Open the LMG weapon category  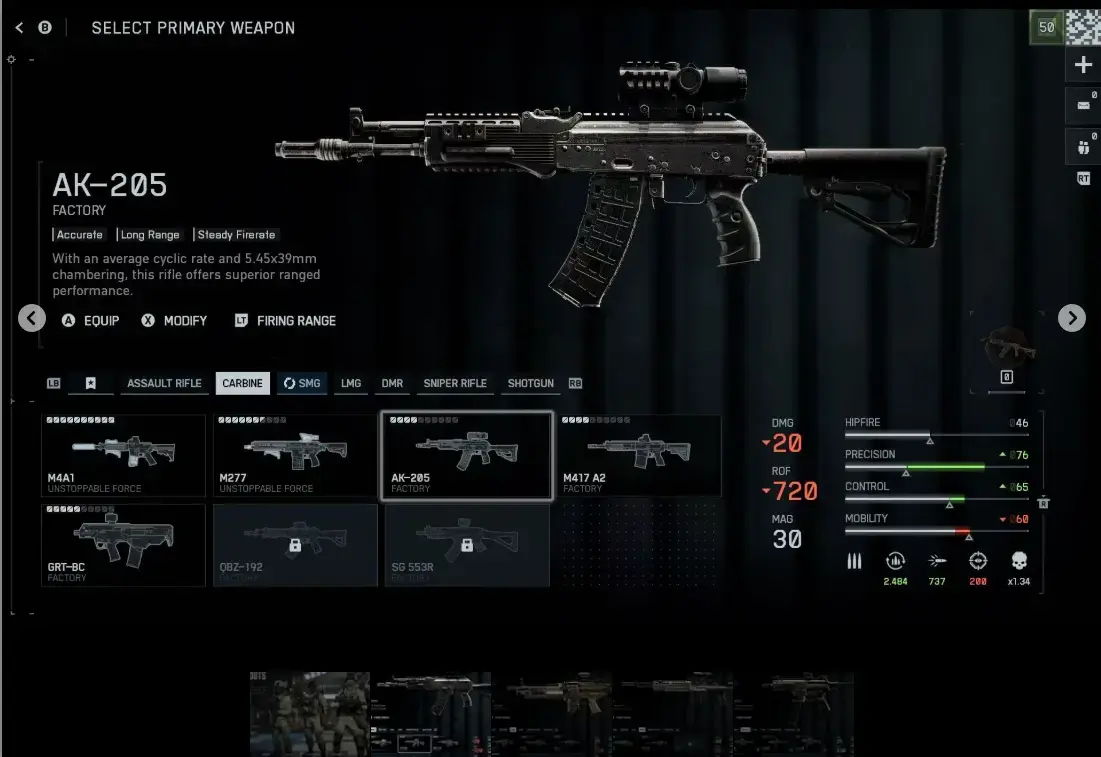coord(351,383)
